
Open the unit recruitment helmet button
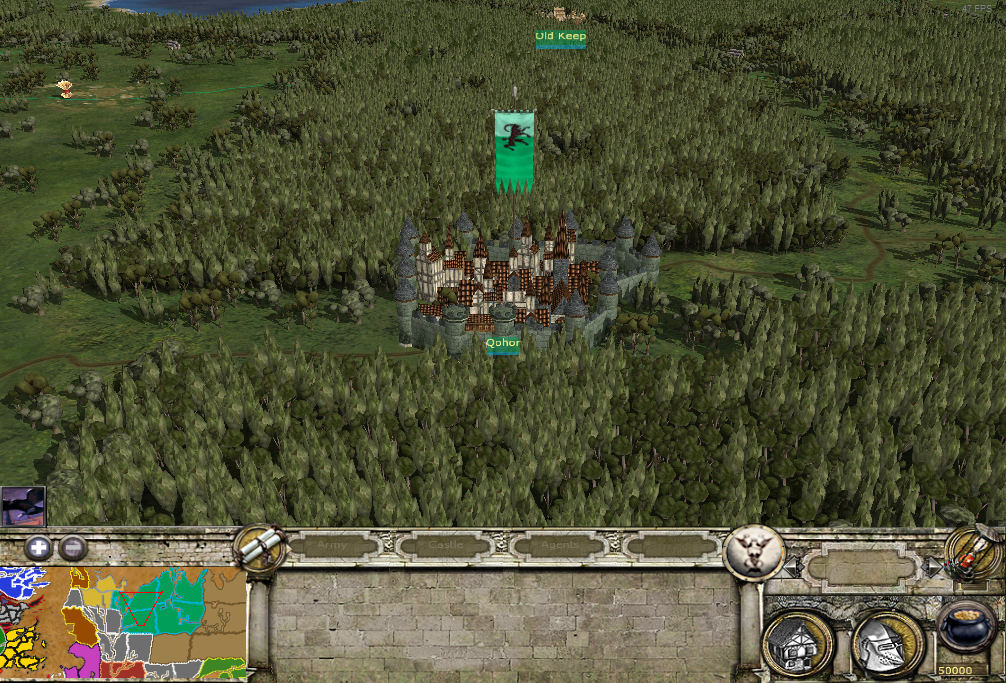pos(886,643)
